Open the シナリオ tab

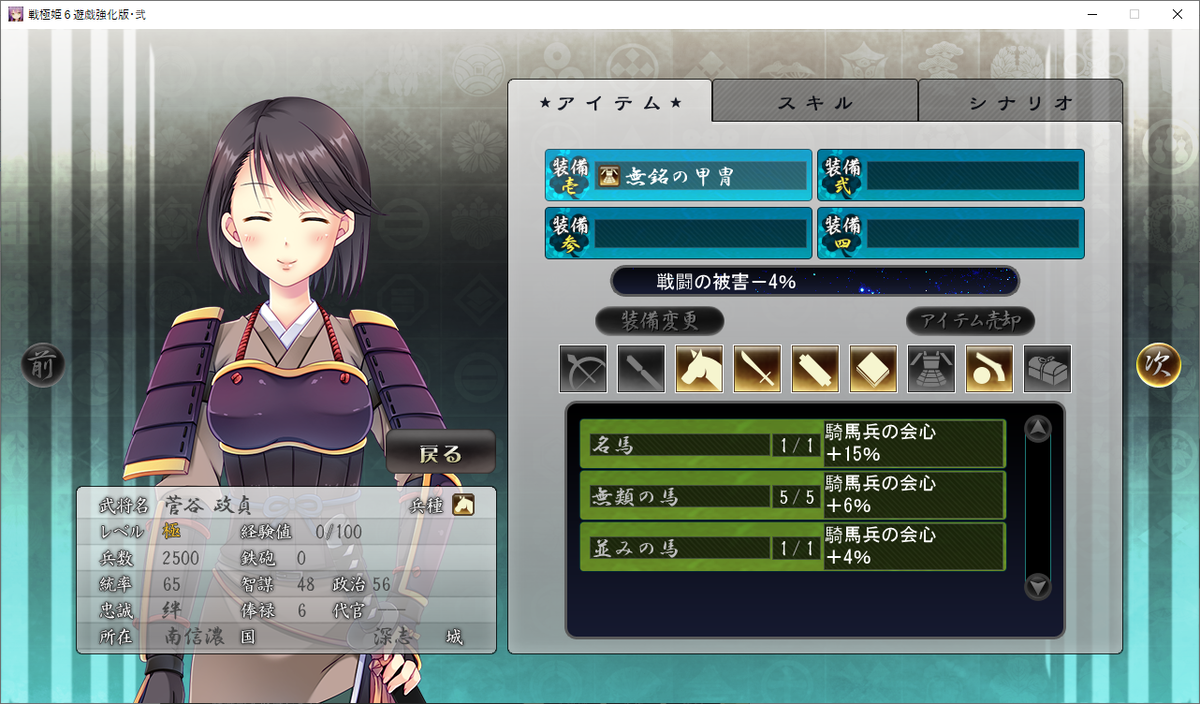click(x=1020, y=102)
